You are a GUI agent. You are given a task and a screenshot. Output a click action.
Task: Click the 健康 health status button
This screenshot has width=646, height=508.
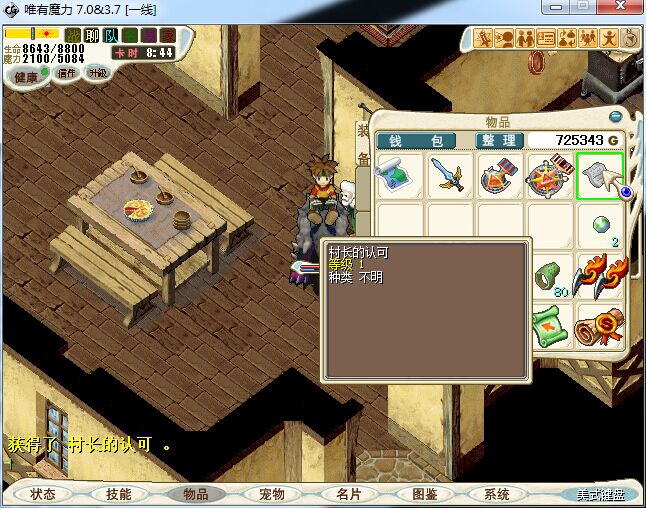point(27,77)
